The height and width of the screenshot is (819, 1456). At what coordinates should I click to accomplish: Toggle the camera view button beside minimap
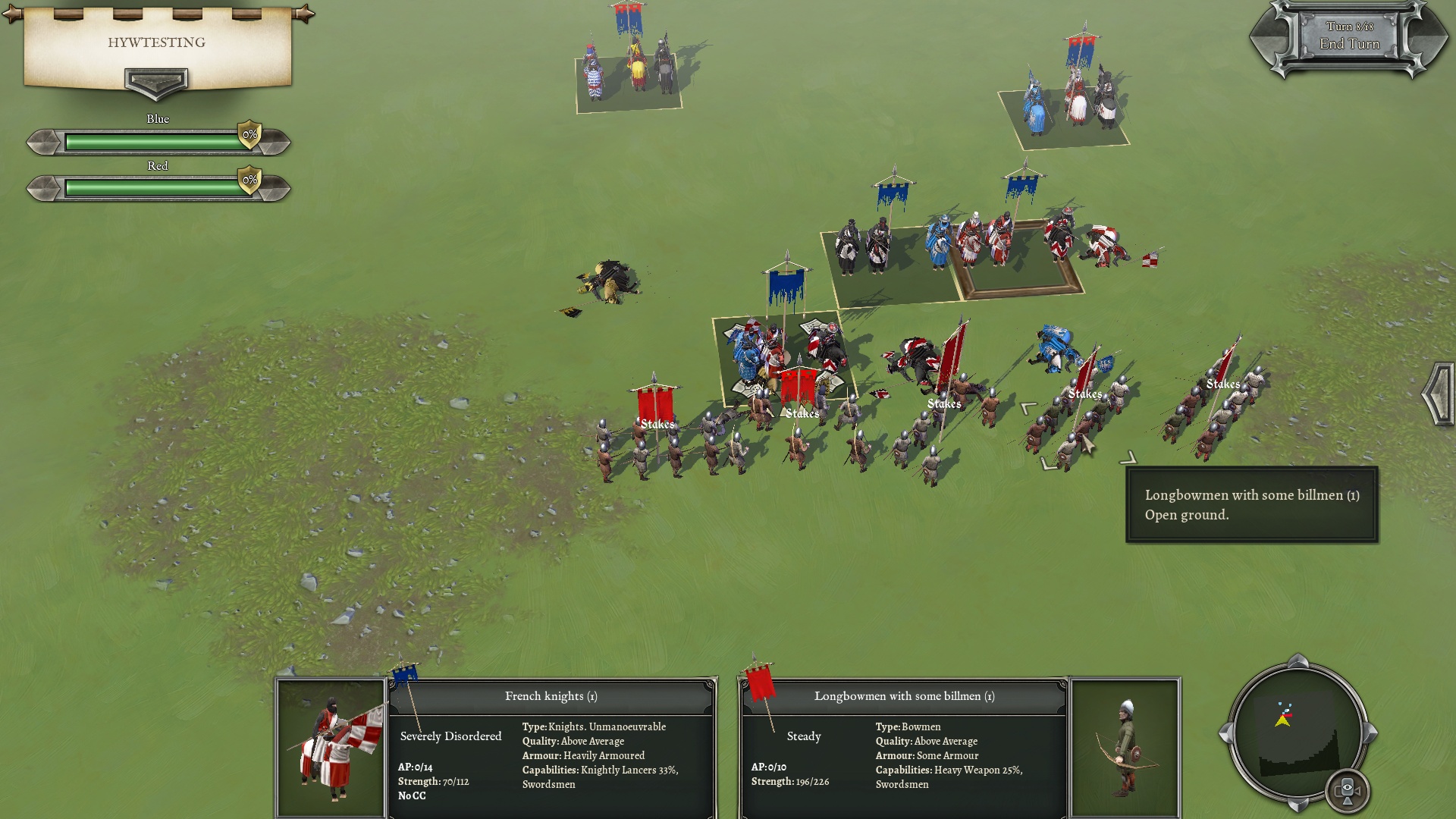[1347, 791]
